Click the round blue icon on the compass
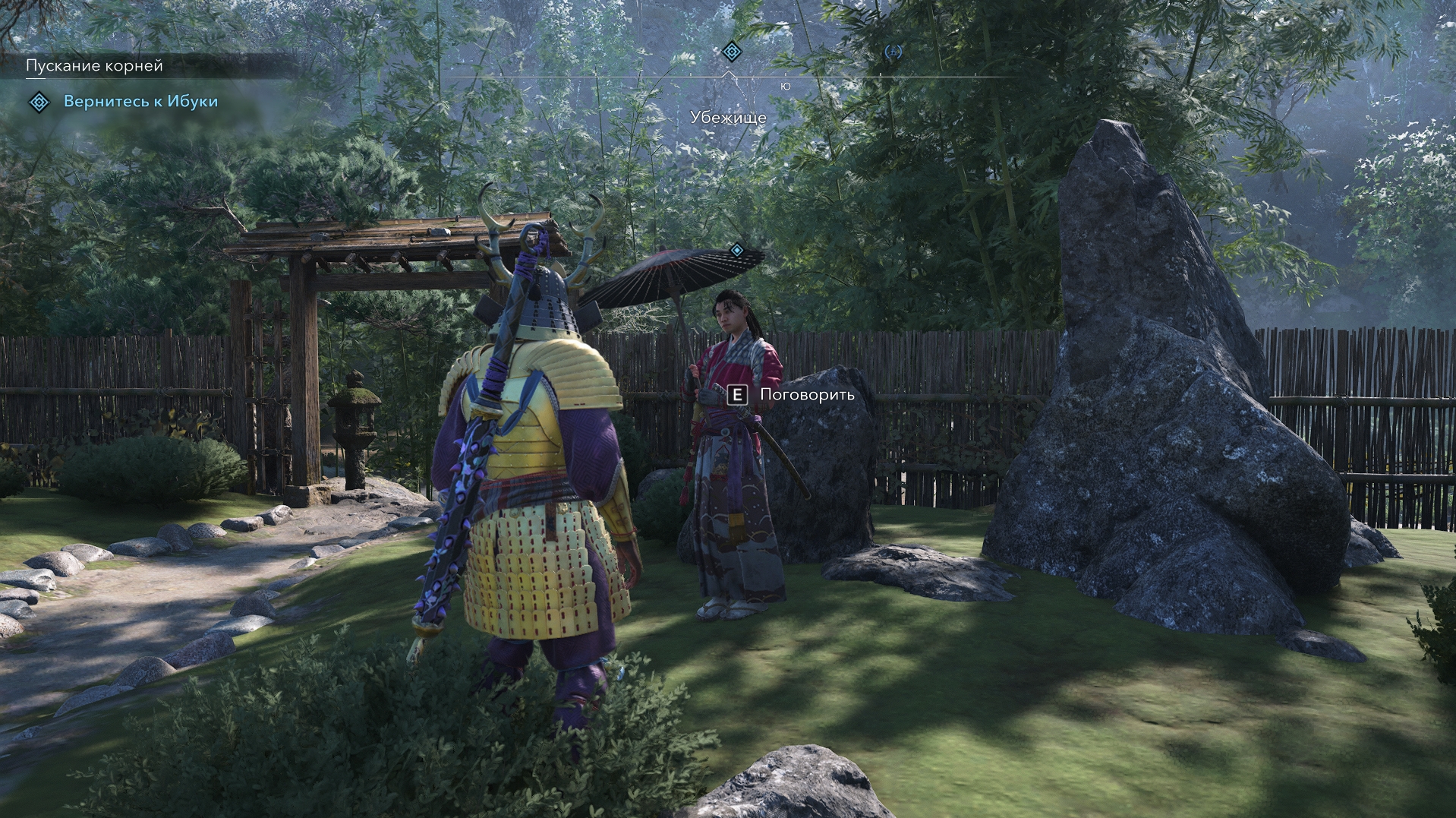The image size is (1456, 818). pos(893,52)
